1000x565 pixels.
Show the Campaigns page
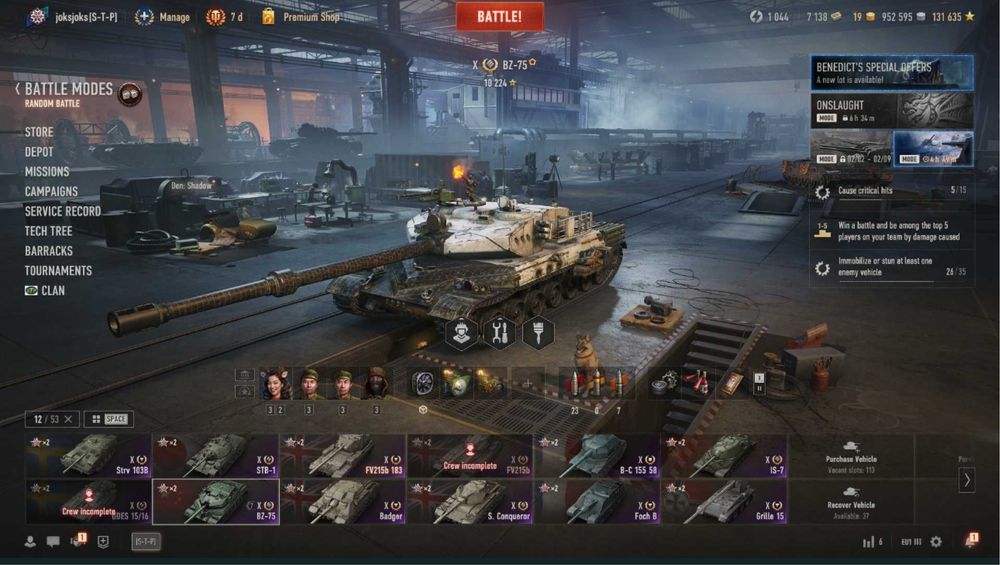click(51, 191)
